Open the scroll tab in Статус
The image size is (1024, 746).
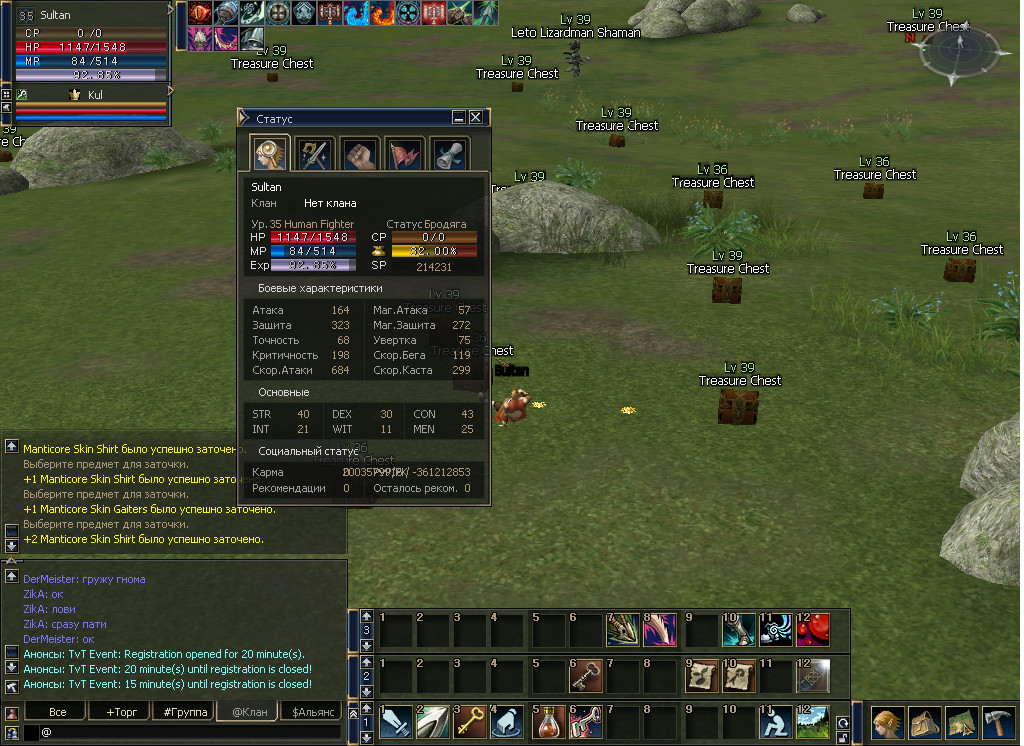(x=449, y=153)
